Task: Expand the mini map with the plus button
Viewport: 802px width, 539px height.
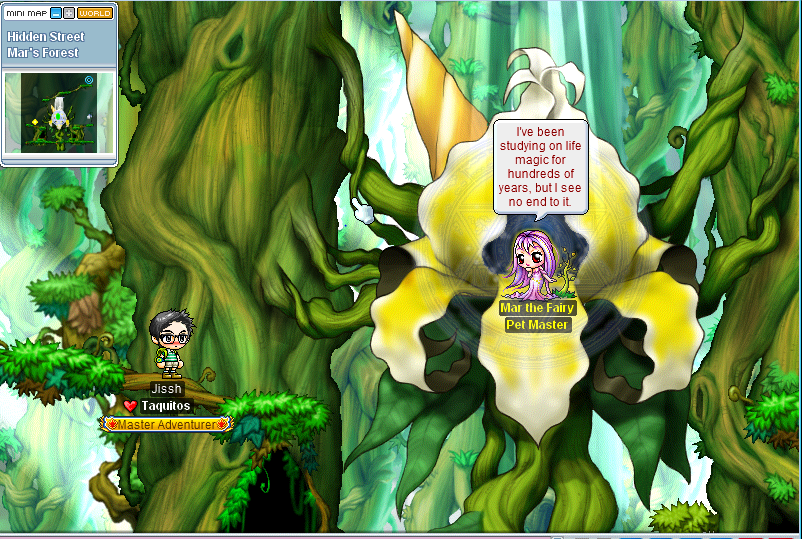Action: (68, 13)
